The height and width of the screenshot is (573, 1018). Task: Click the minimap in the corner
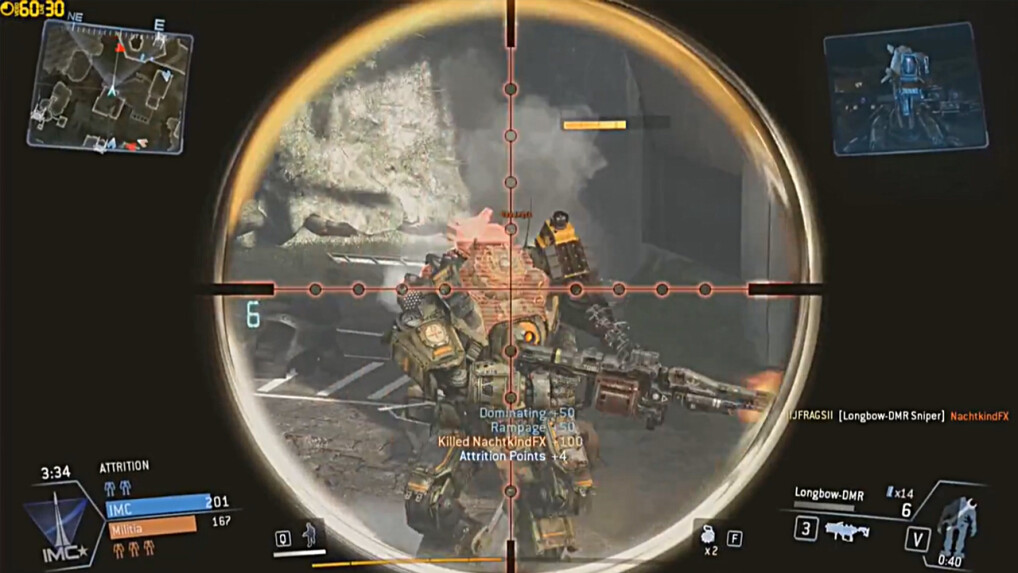109,87
